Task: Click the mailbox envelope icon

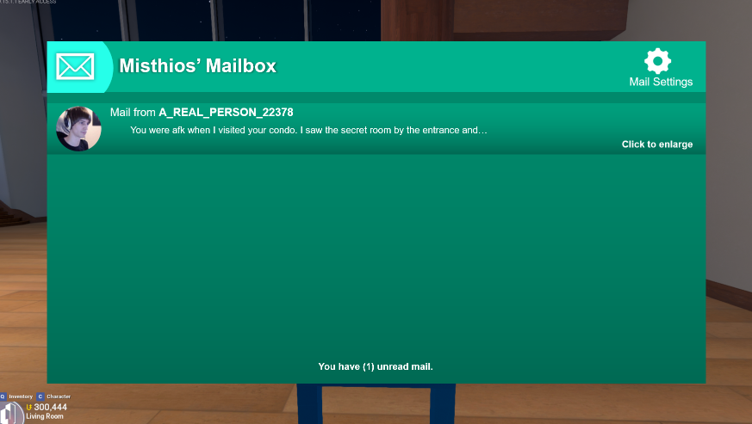Action: (75, 66)
